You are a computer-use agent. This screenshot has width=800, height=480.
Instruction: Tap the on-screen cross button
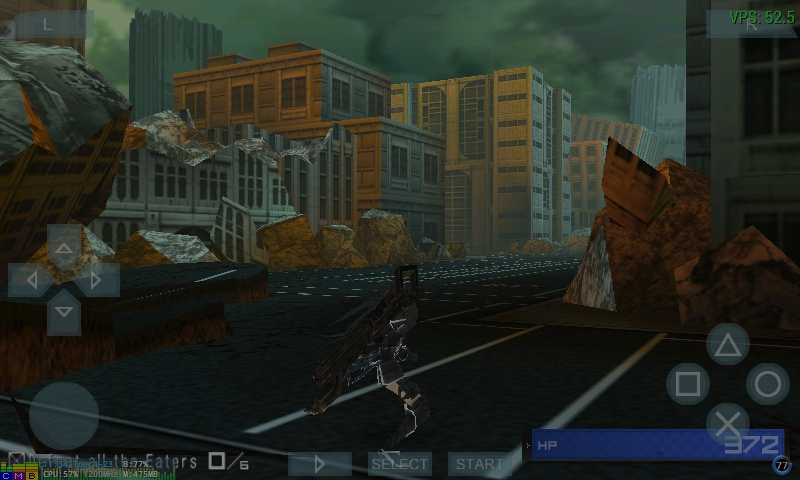click(x=727, y=423)
